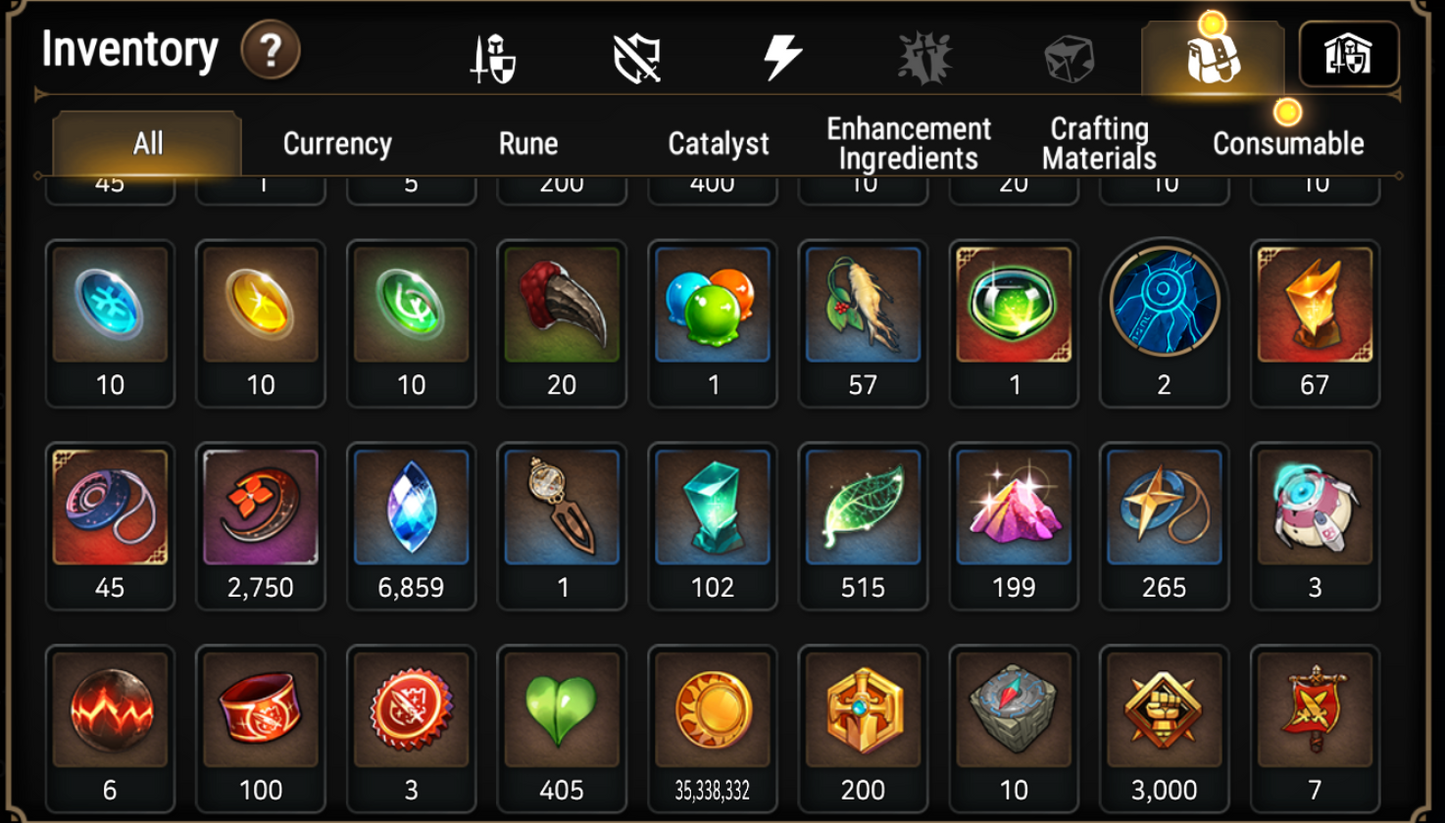Open the Equipment category with sword and shield icon
The height and width of the screenshot is (823, 1445).
click(494, 57)
